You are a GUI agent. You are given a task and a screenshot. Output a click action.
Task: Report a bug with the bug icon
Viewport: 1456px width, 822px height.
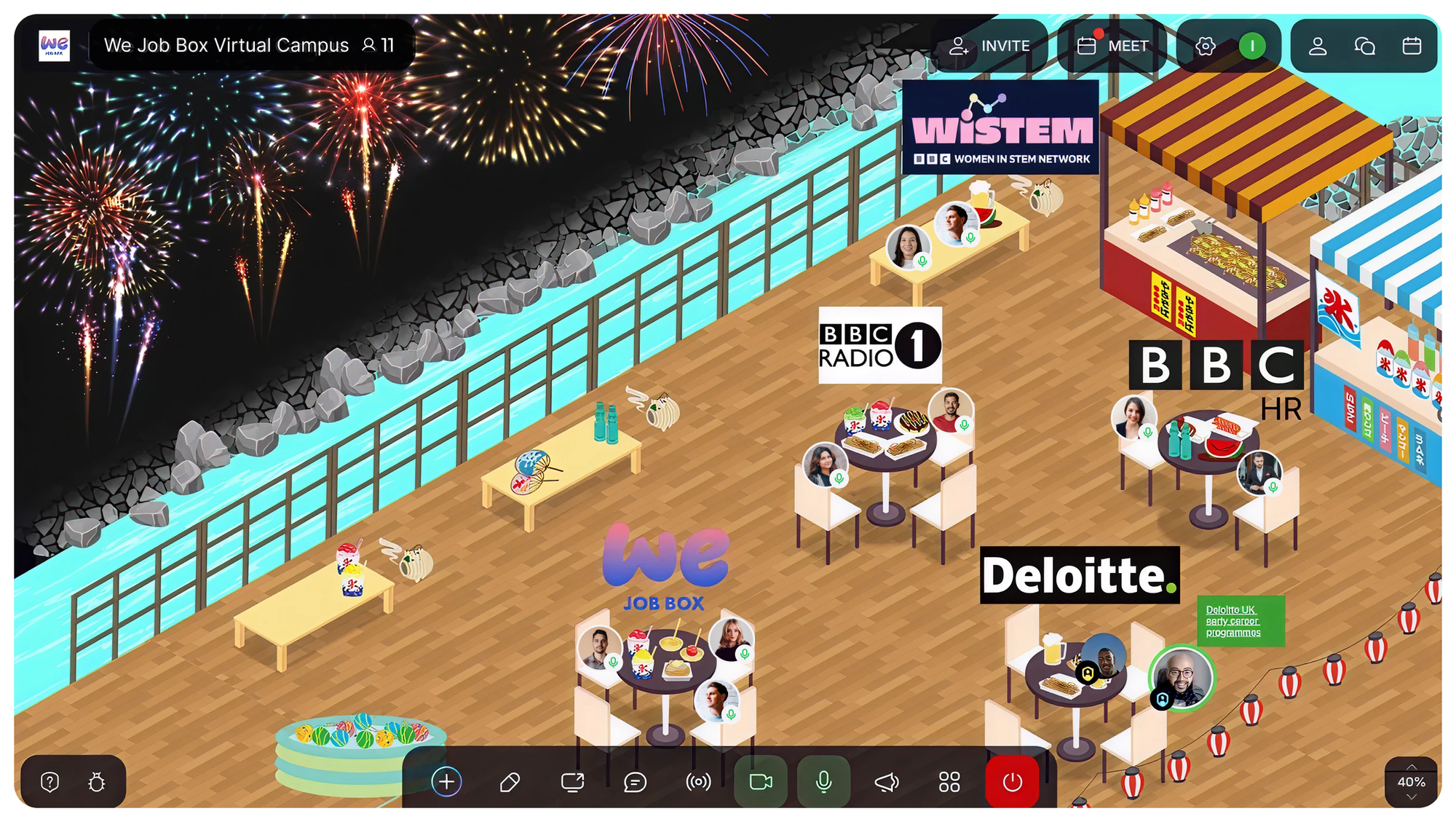pyautogui.click(x=97, y=783)
